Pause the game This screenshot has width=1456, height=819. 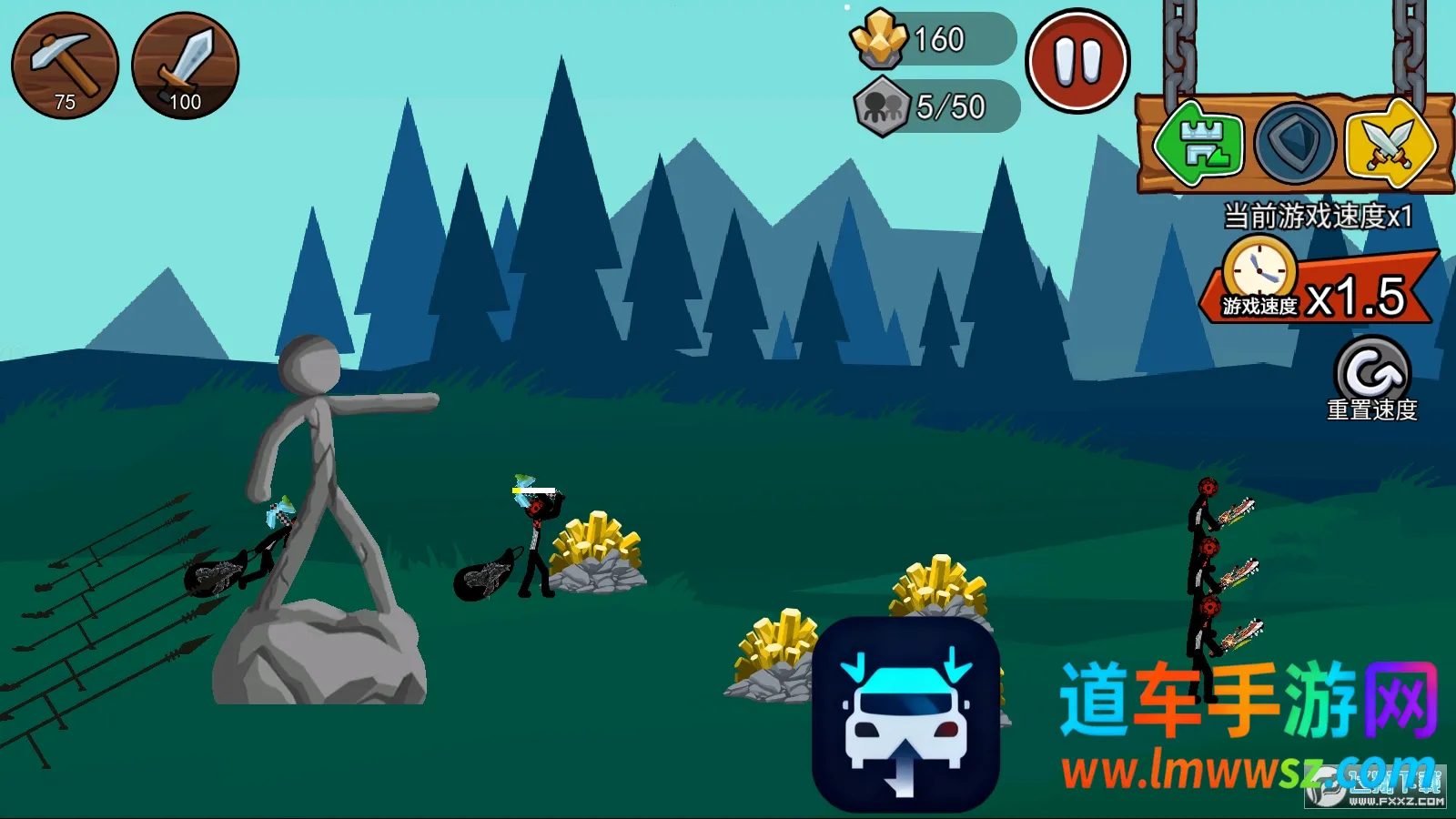[x=1077, y=62]
